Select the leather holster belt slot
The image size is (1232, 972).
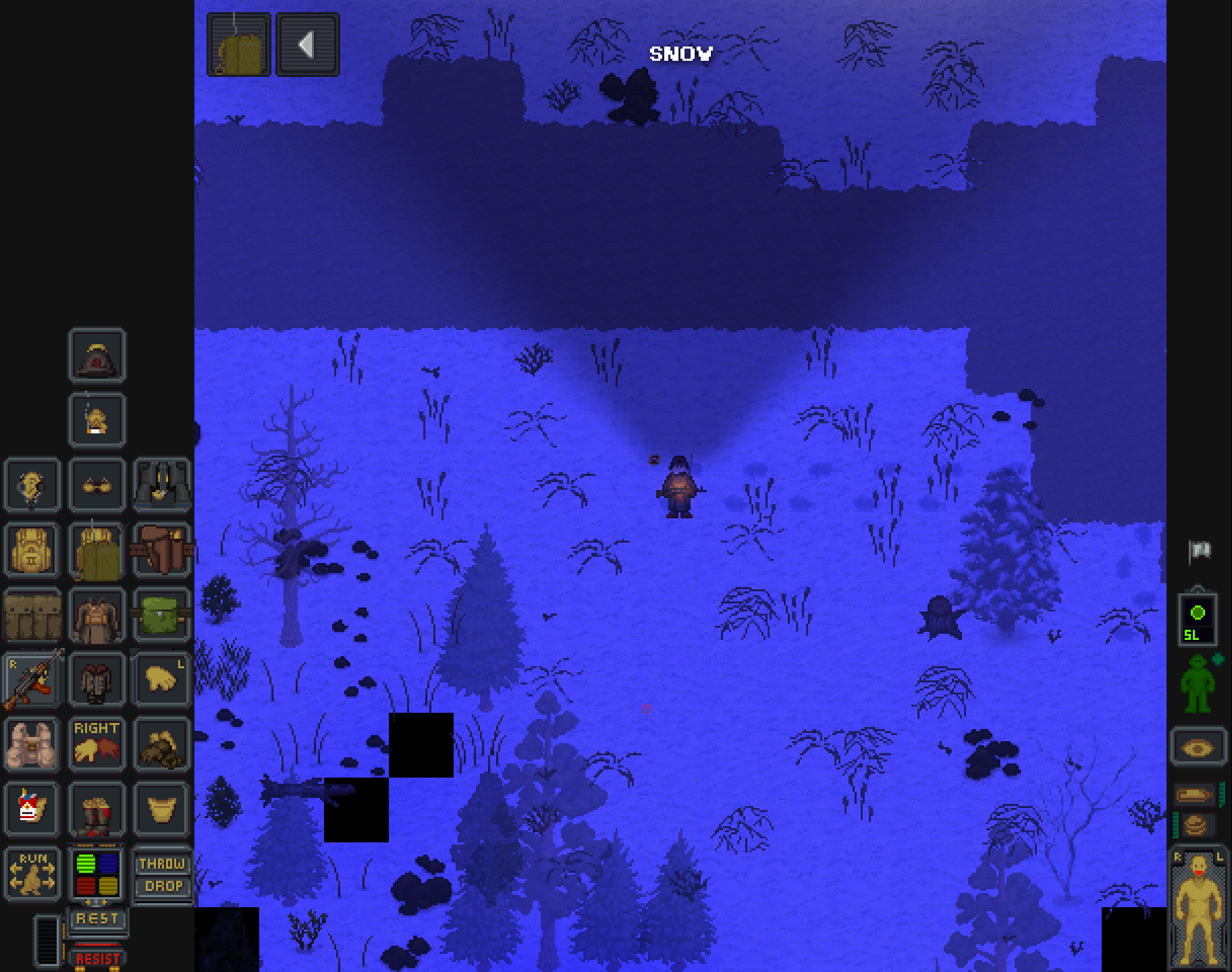(162, 550)
